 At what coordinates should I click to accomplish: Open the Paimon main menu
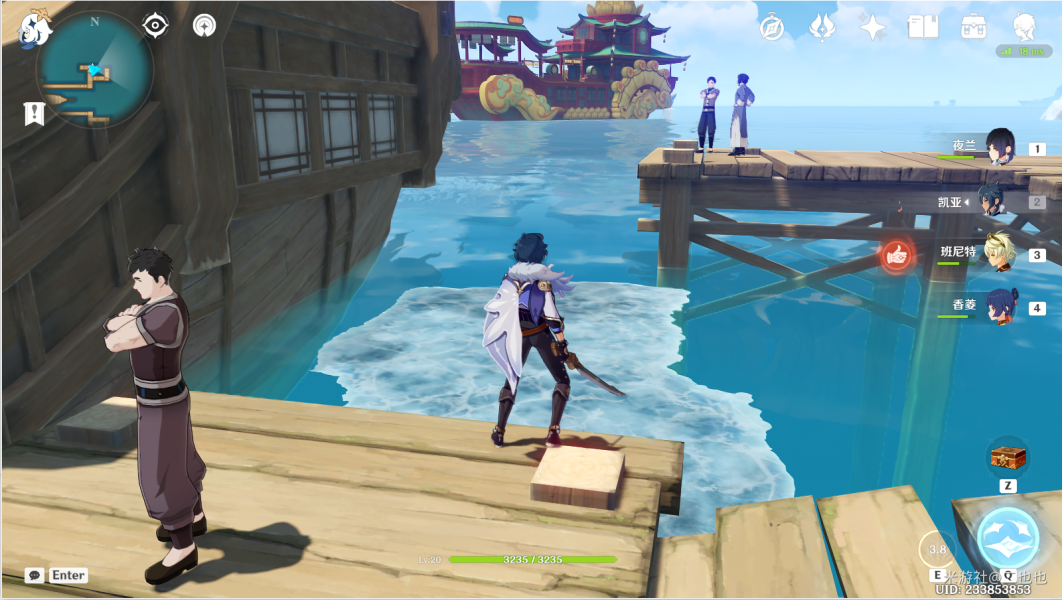coord(33,29)
